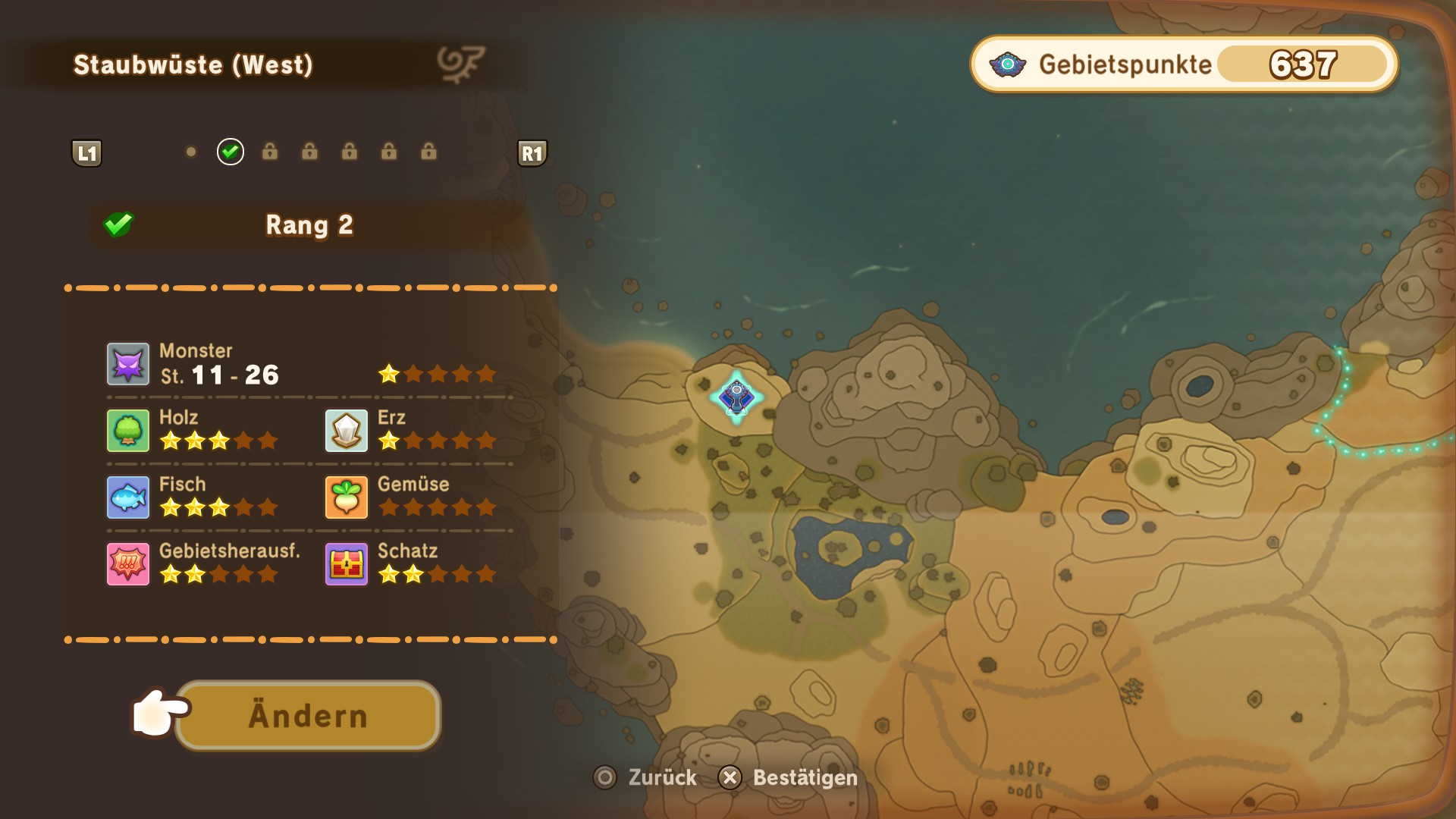Image resolution: width=1456 pixels, height=819 pixels.
Task: Click the Erz ore crystal icon
Action: point(347,431)
